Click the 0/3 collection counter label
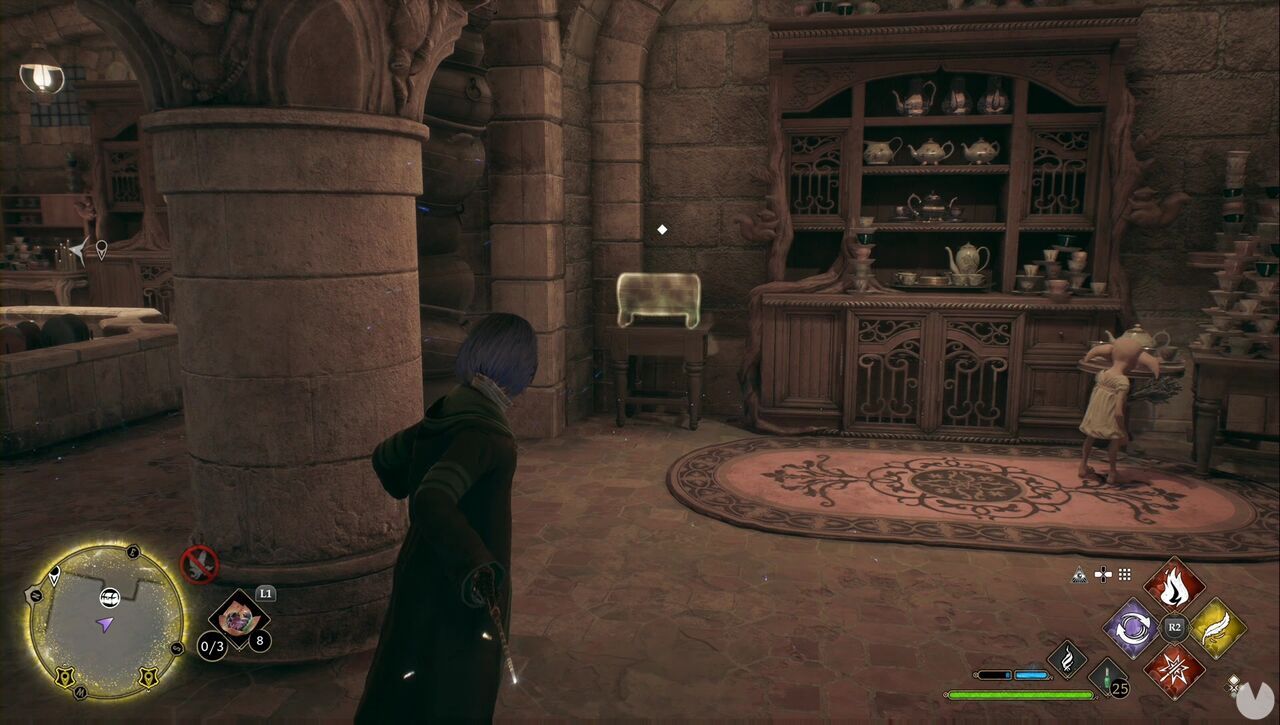Image resolution: width=1280 pixels, height=725 pixels. click(213, 647)
